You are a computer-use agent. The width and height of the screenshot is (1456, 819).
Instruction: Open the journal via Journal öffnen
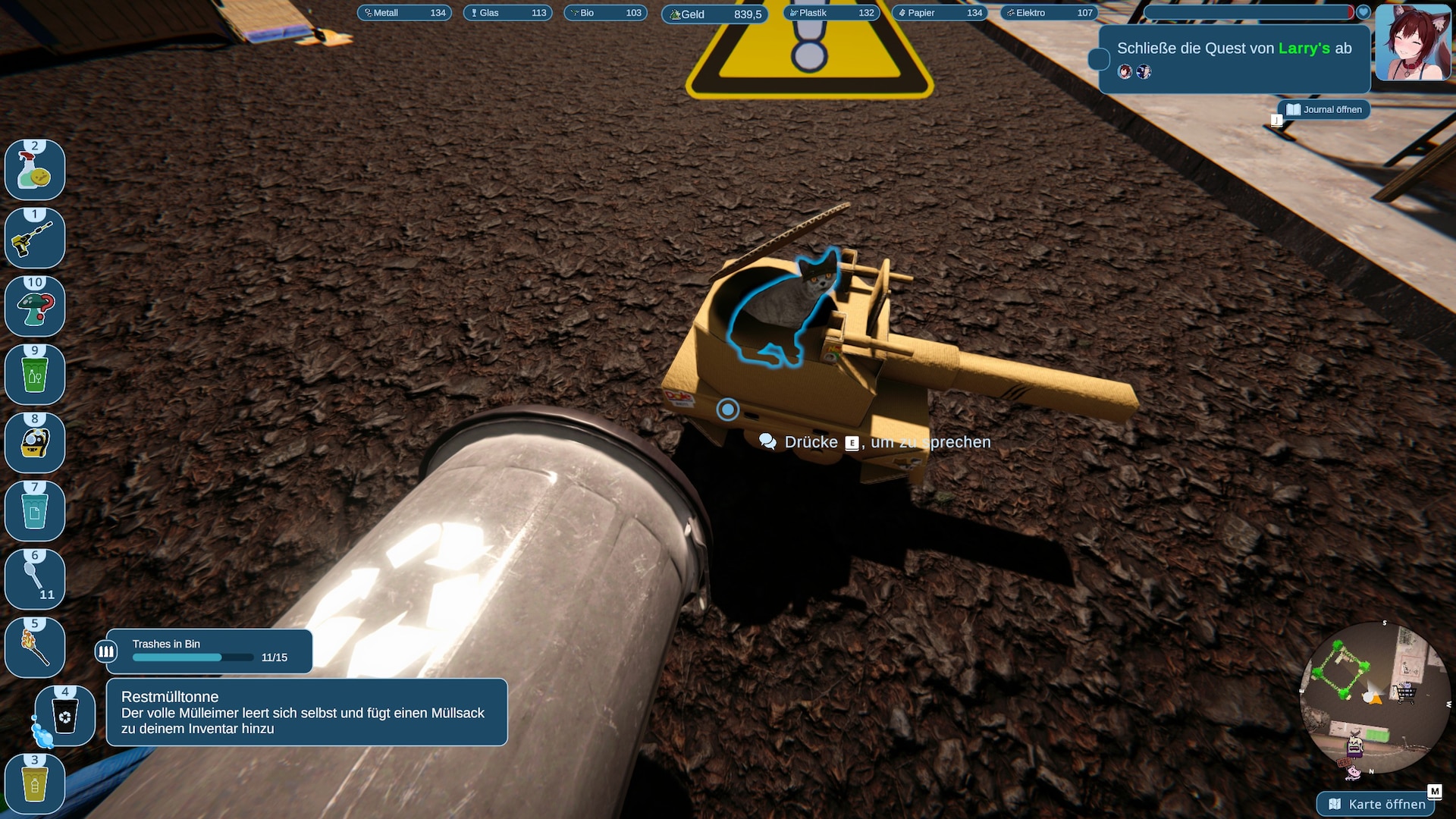1324,109
